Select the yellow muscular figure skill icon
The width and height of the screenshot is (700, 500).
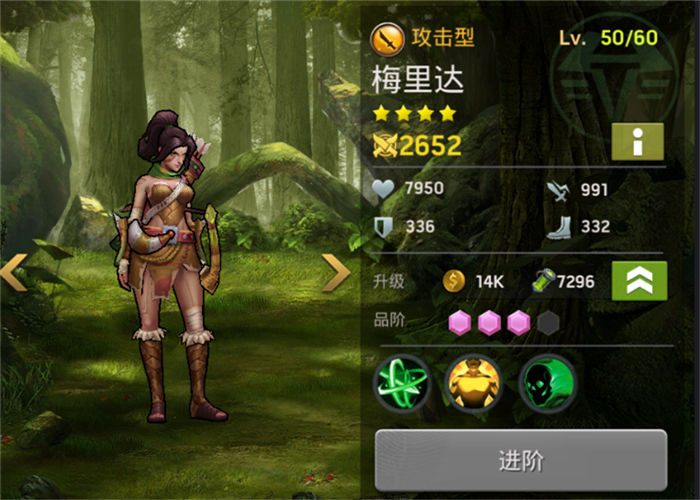[x=474, y=384]
